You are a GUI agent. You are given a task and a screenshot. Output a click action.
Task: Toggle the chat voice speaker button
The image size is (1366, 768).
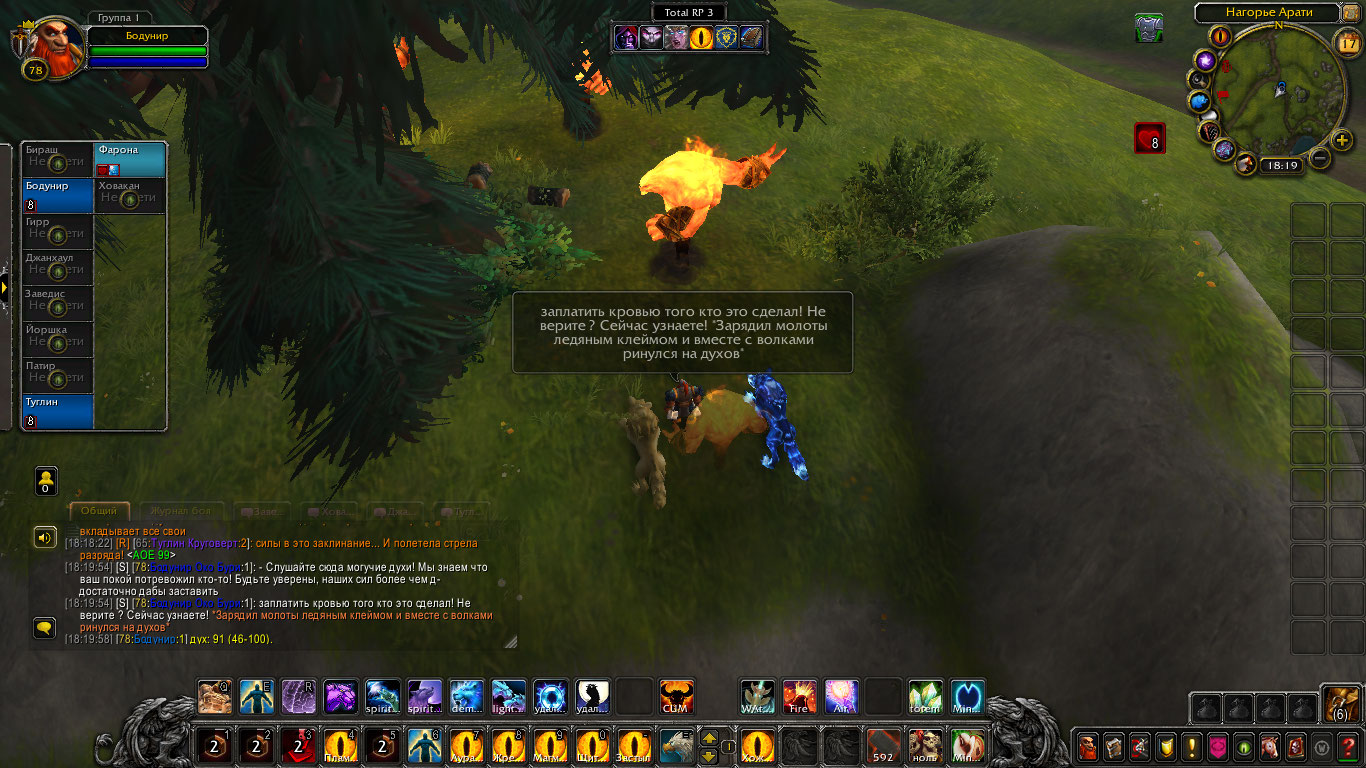pyautogui.click(x=45, y=538)
